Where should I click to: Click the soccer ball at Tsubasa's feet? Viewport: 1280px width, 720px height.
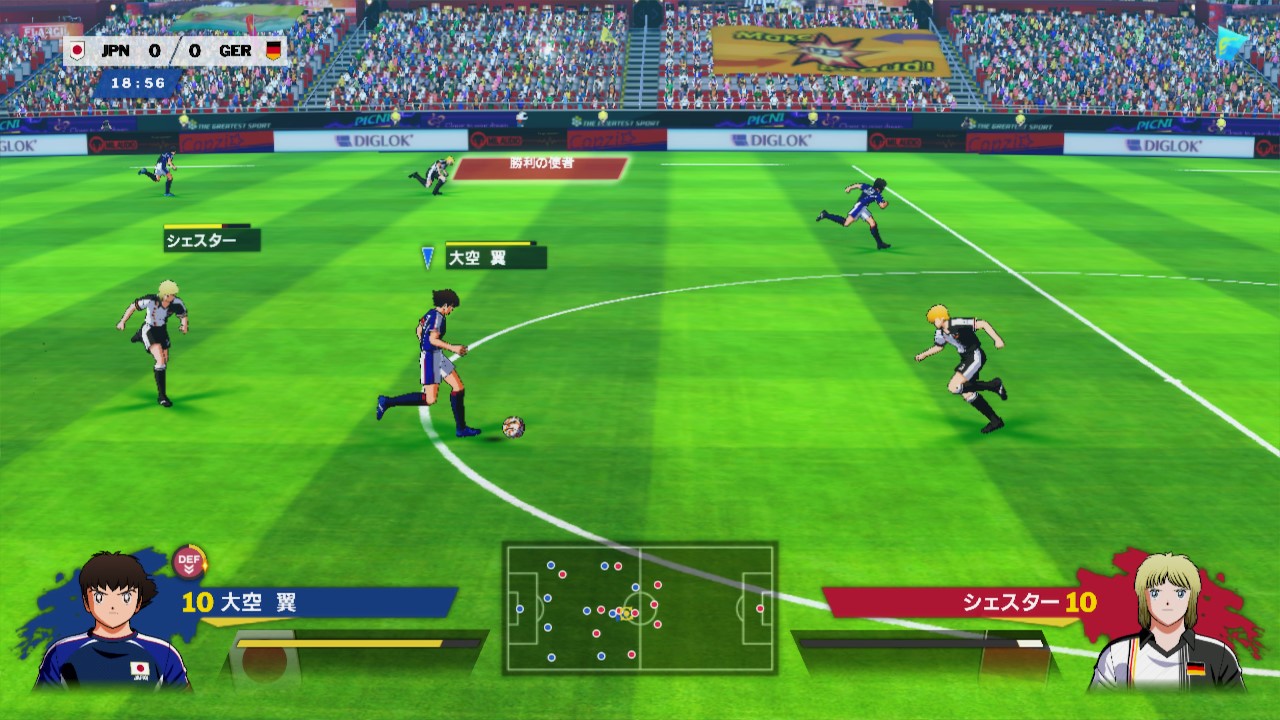click(x=516, y=428)
